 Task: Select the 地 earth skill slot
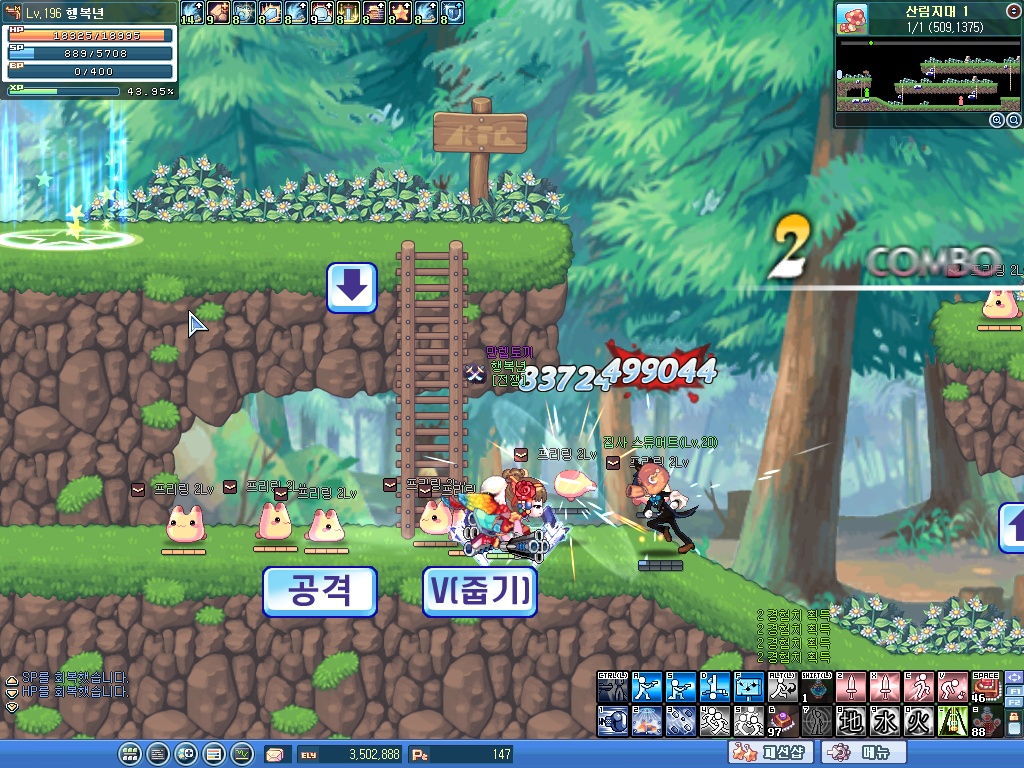(851, 721)
